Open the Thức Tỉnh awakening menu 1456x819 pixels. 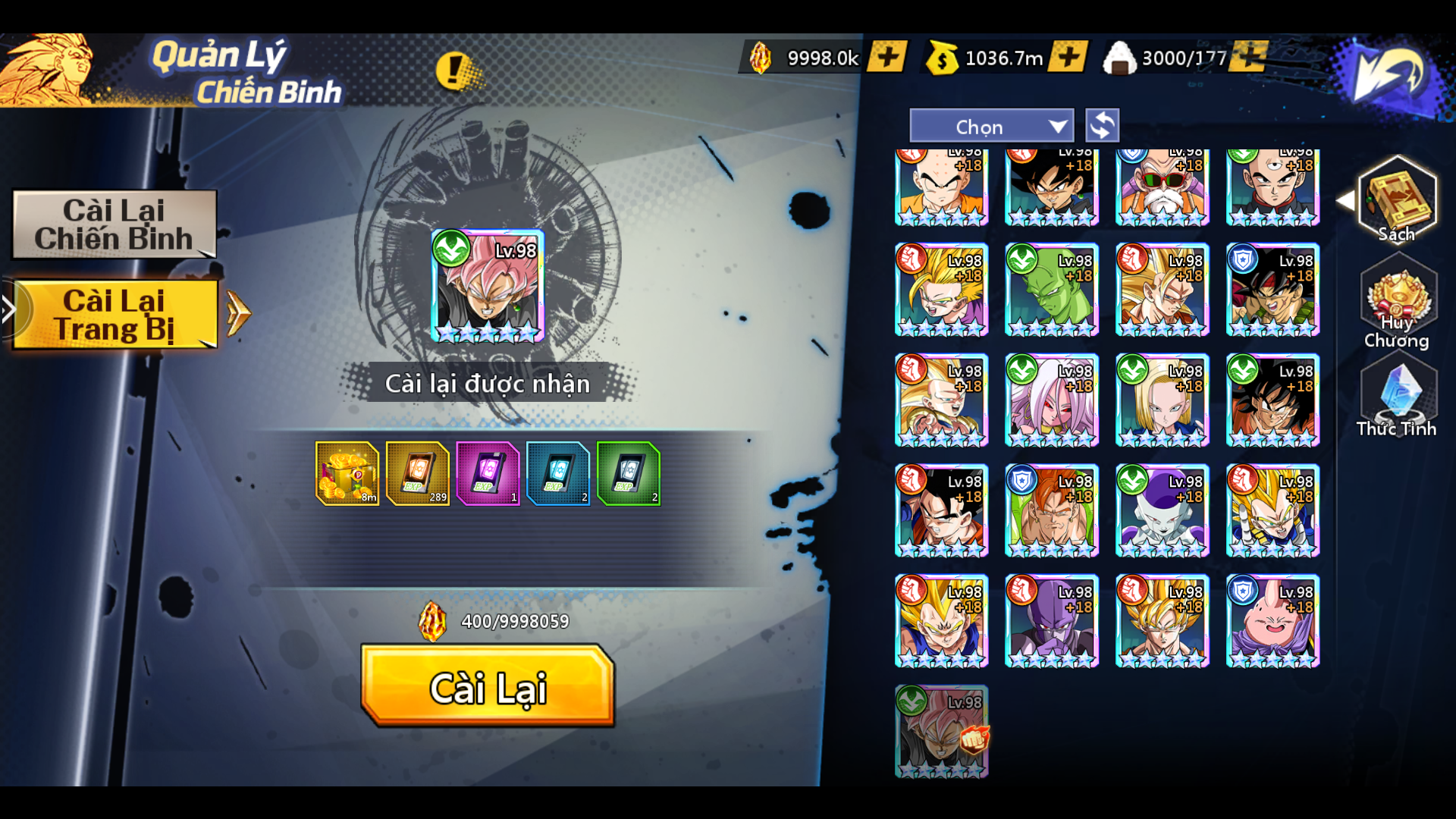1397,398
